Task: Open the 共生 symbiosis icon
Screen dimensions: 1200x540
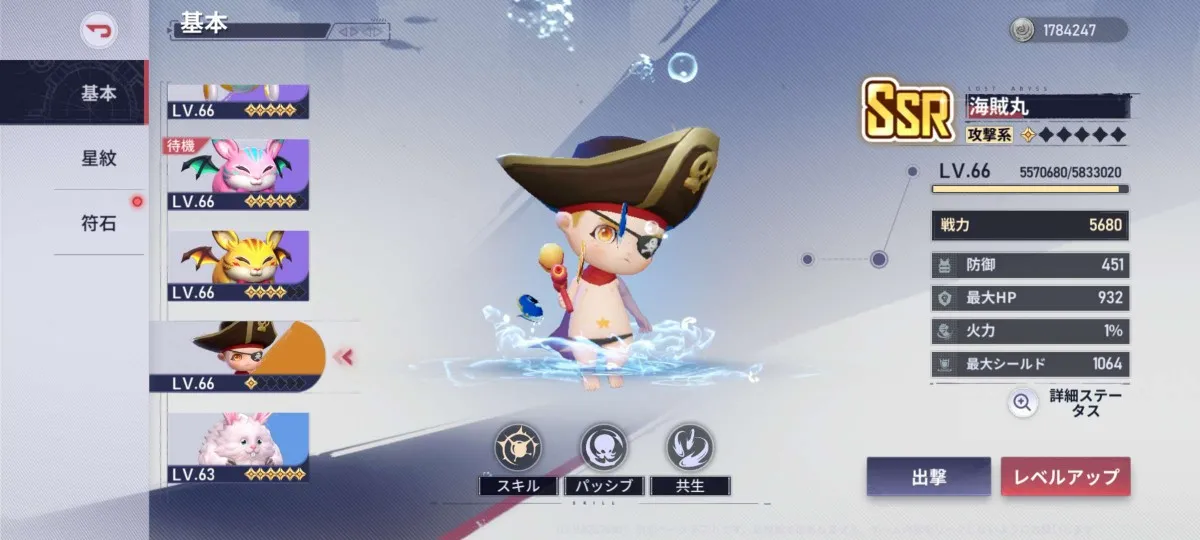Action: pos(690,448)
